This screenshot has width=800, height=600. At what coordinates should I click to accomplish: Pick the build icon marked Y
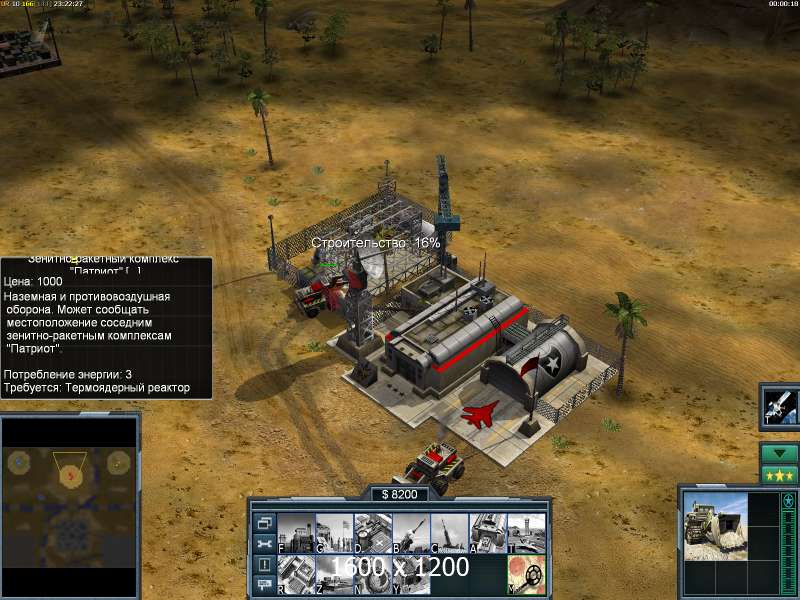pyautogui.click(x=411, y=571)
